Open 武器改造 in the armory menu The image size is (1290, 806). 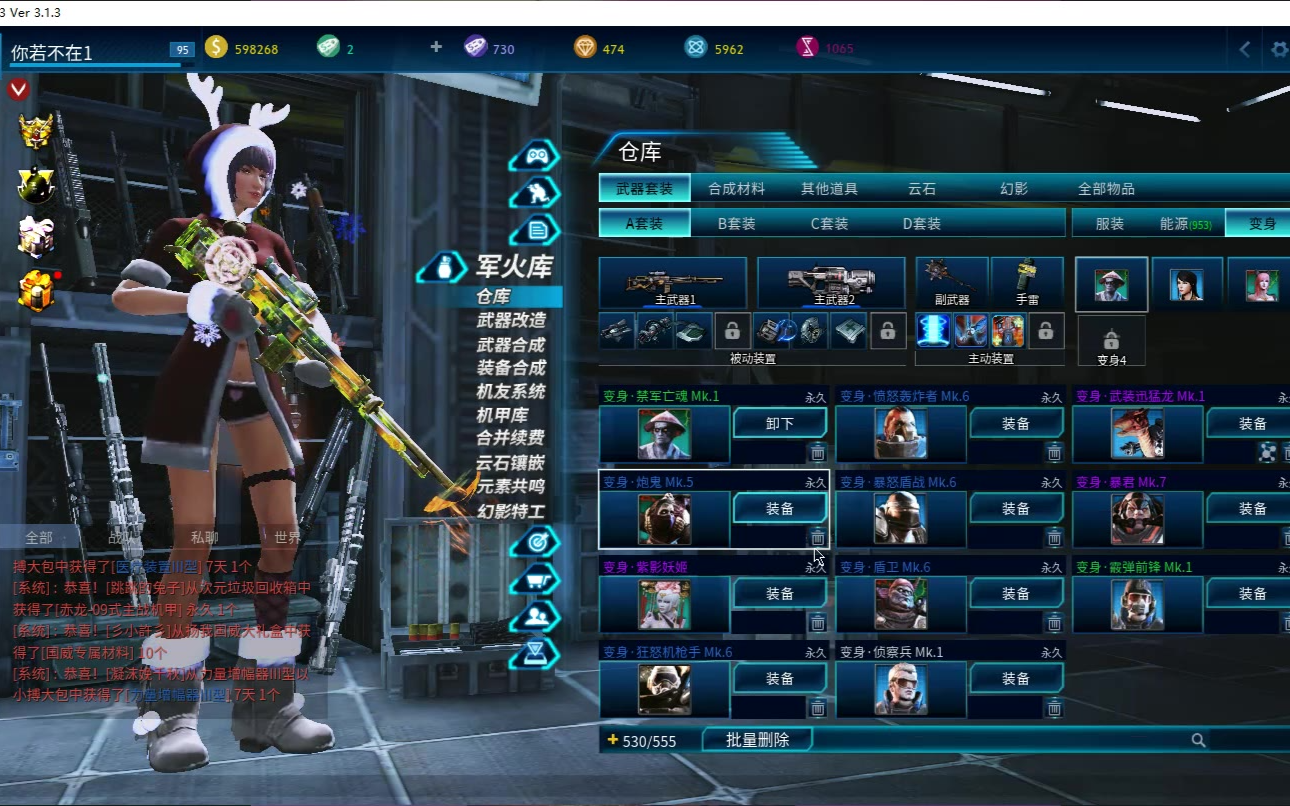tap(511, 320)
